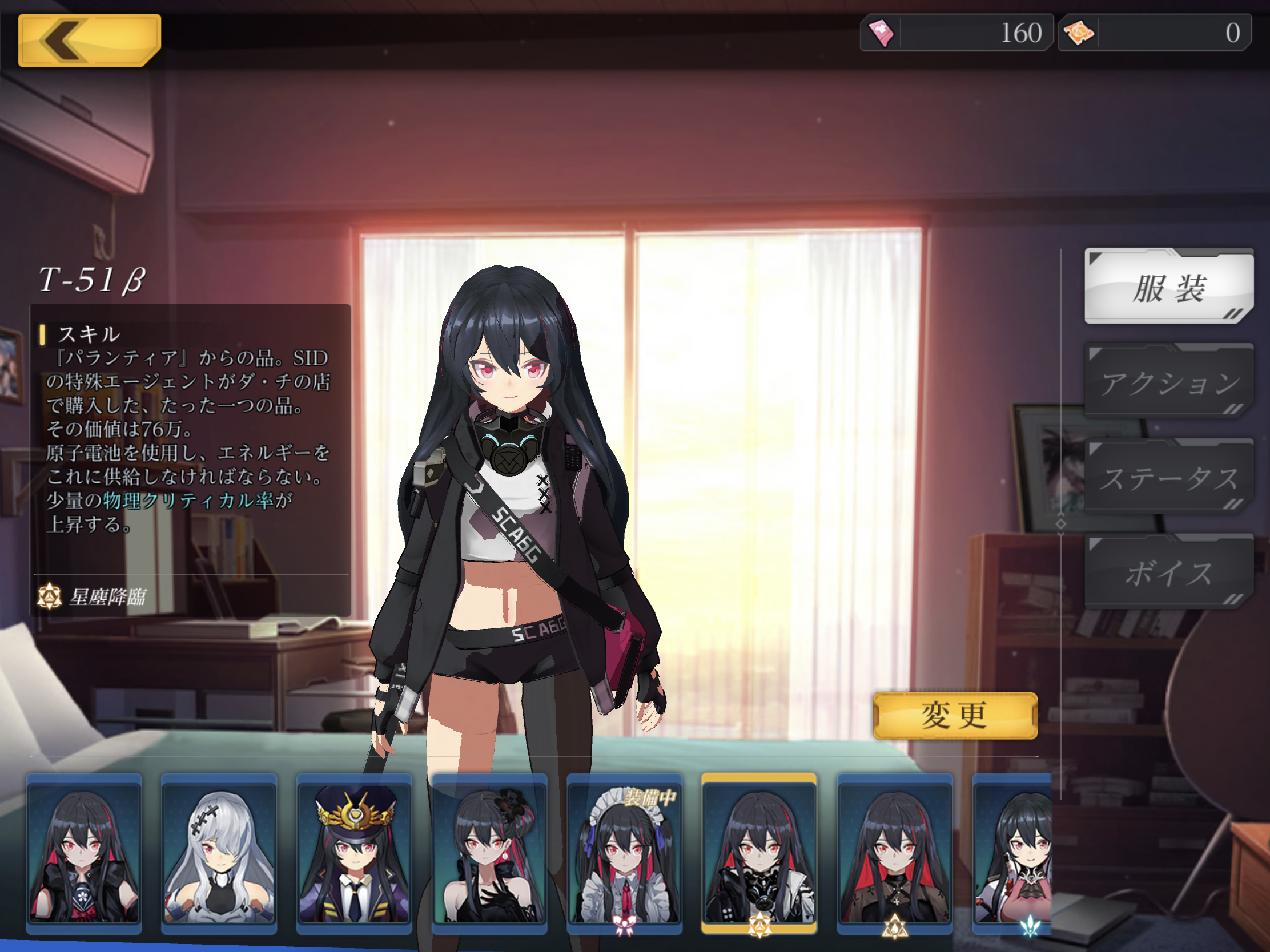
Task: Open the アクション tab
Action: tap(1168, 382)
